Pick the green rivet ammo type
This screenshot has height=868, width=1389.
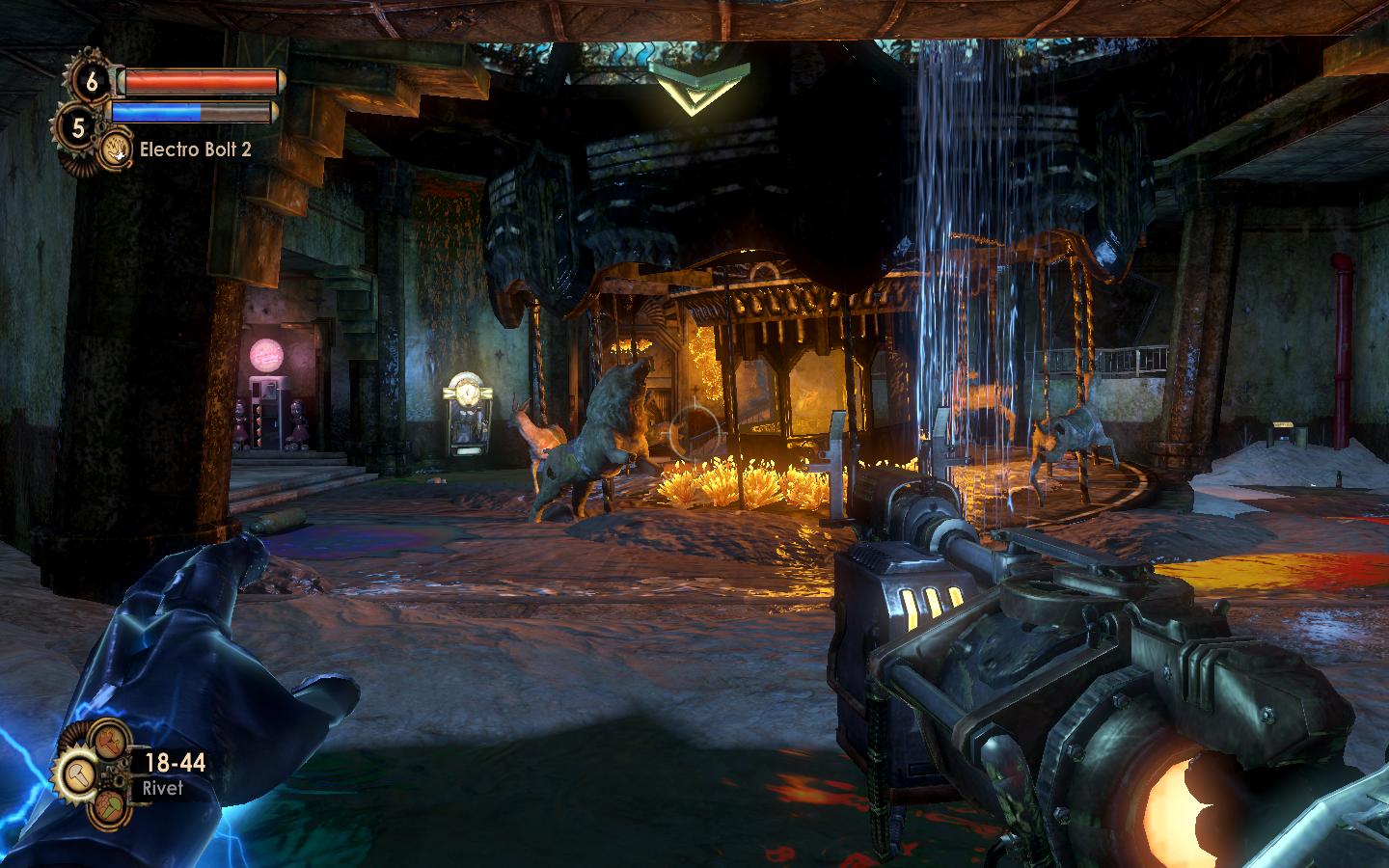pos(109,808)
